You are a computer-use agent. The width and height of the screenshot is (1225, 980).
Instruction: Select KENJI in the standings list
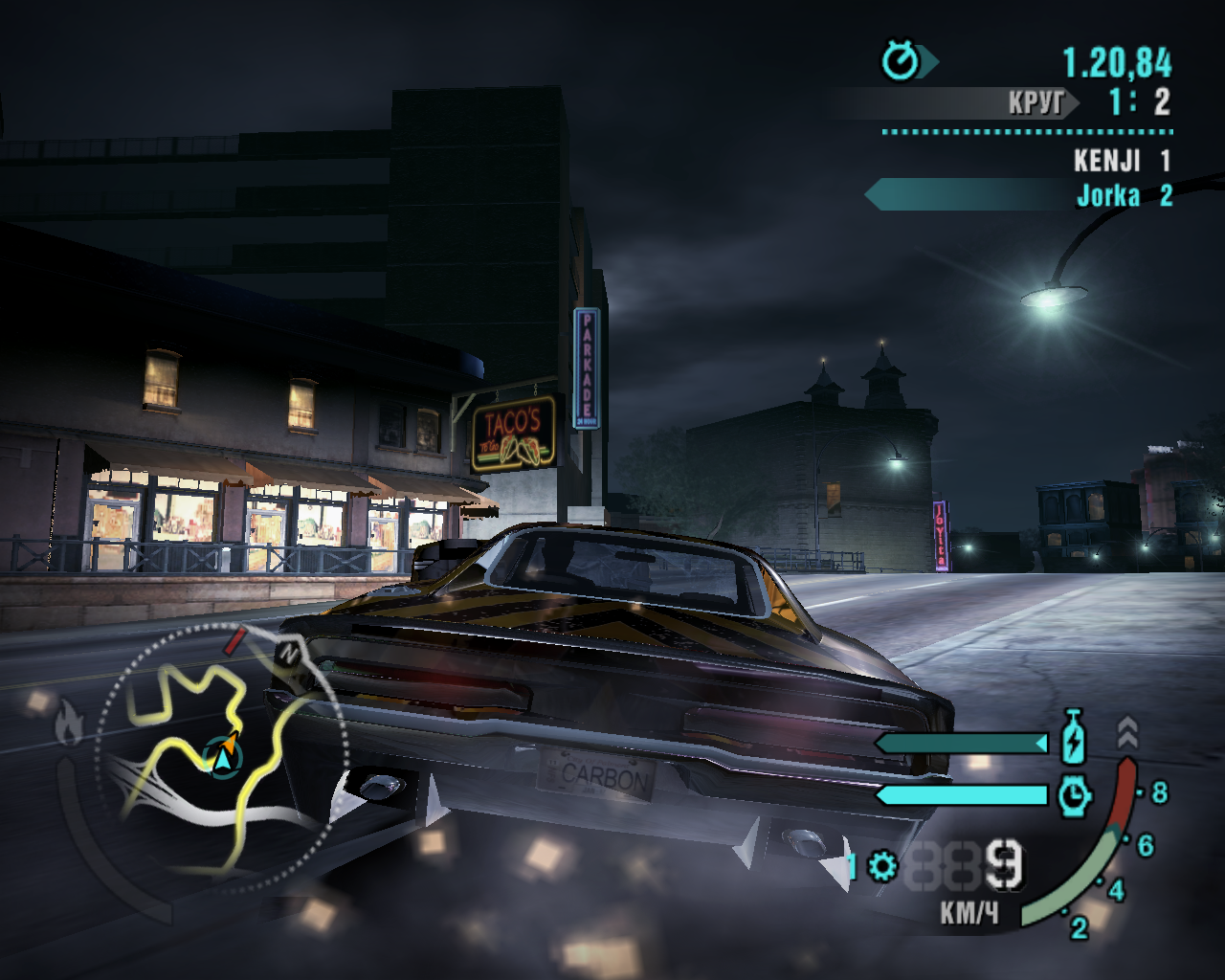coord(1107,161)
